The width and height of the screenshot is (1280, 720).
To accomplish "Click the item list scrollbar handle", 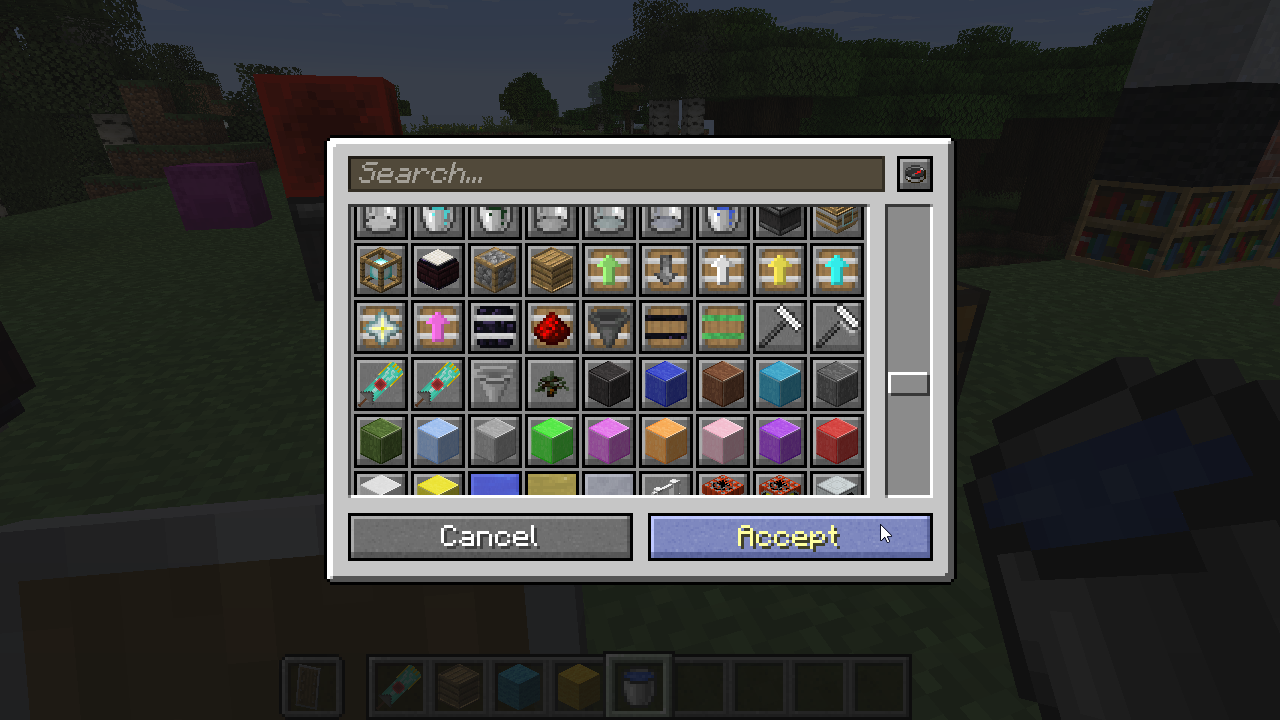I will point(909,383).
